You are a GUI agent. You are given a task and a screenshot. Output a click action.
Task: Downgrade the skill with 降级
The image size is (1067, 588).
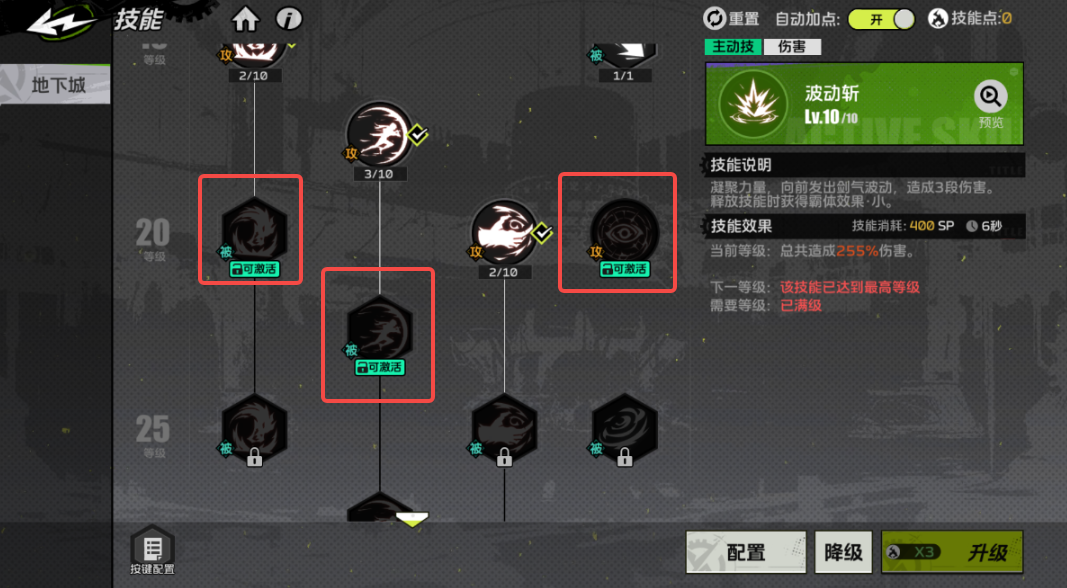coord(843,552)
